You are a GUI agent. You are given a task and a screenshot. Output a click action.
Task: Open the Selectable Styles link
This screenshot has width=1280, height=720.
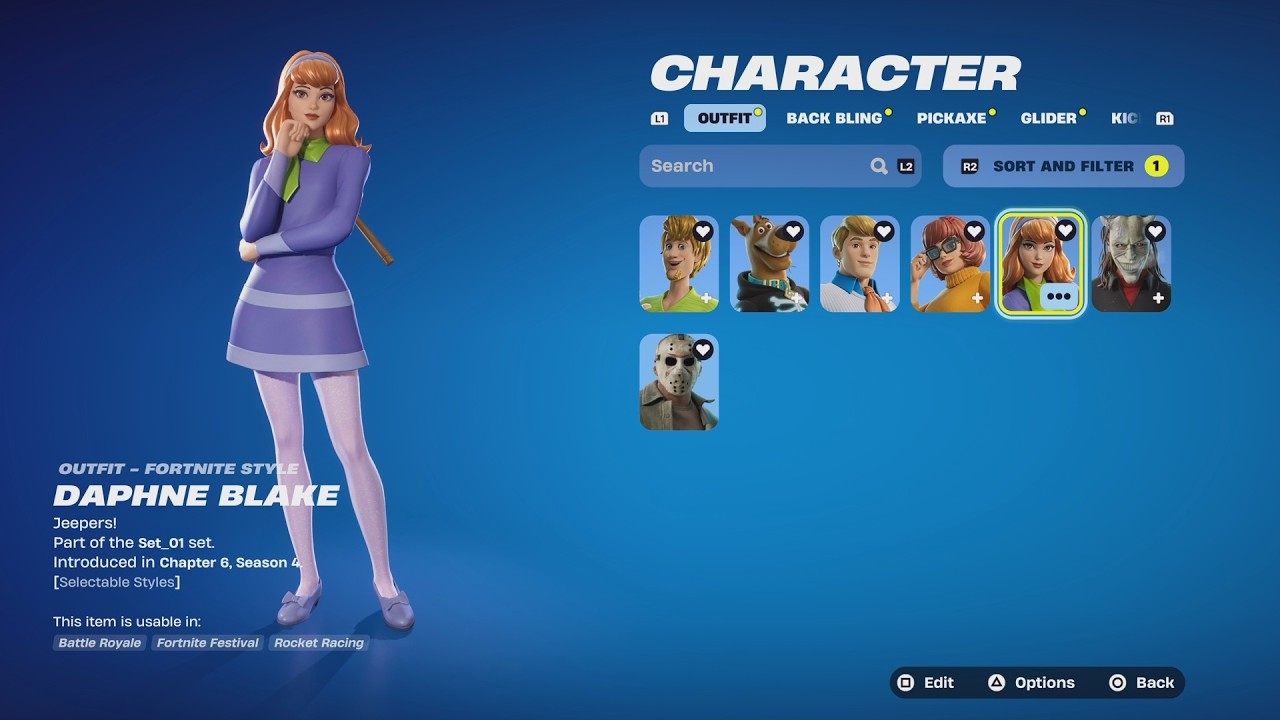pyautogui.click(x=117, y=582)
